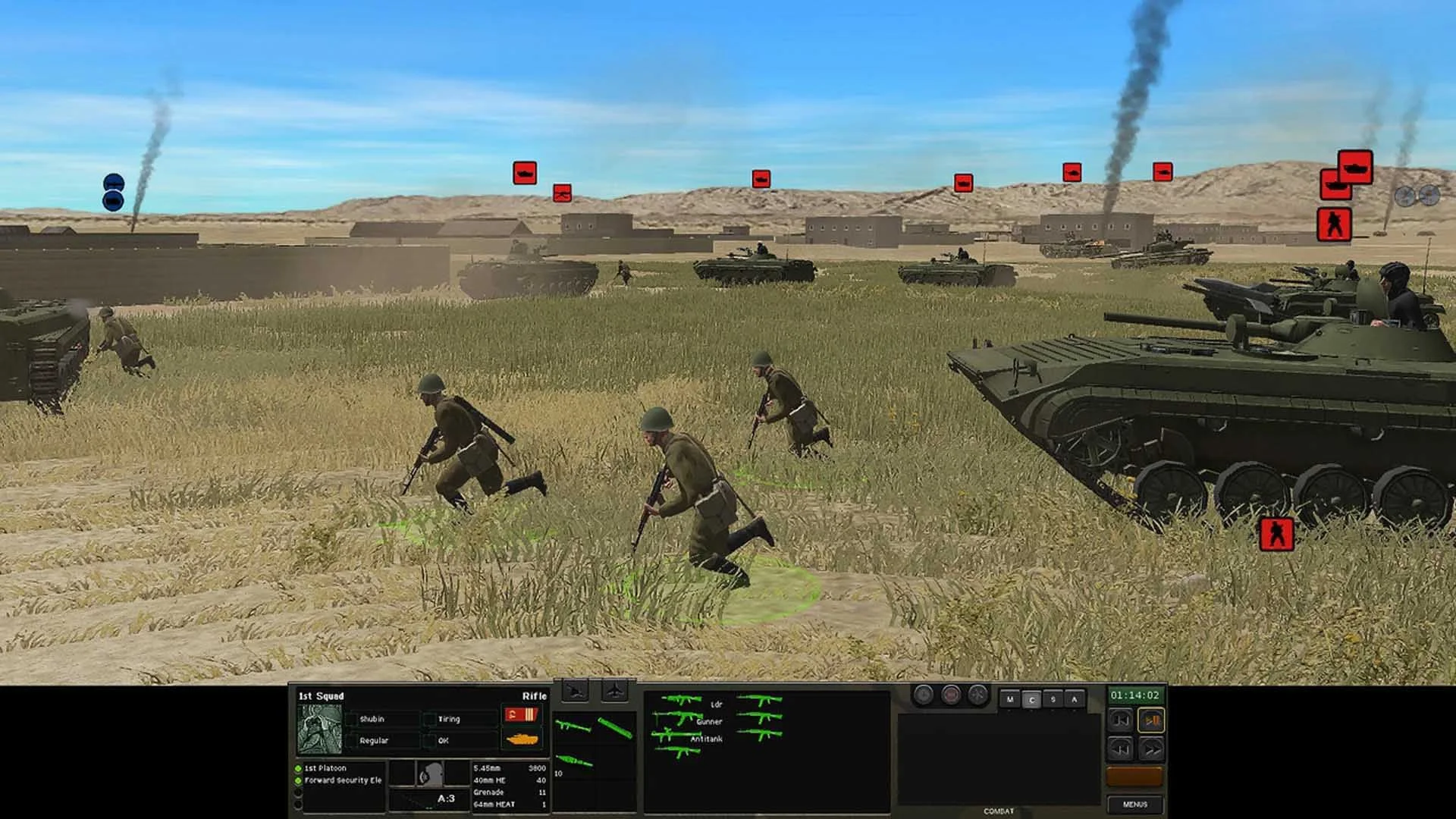The image size is (1456, 819).
Task: Open the artillery support button
Action: click(576, 692)
